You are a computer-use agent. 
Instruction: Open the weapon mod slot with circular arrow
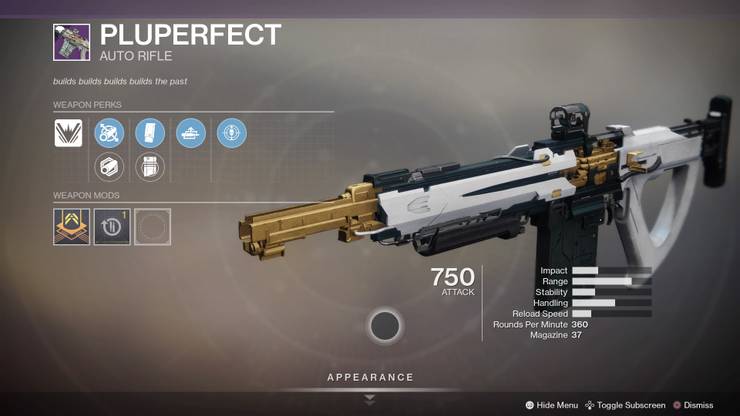tap(112, 227)
